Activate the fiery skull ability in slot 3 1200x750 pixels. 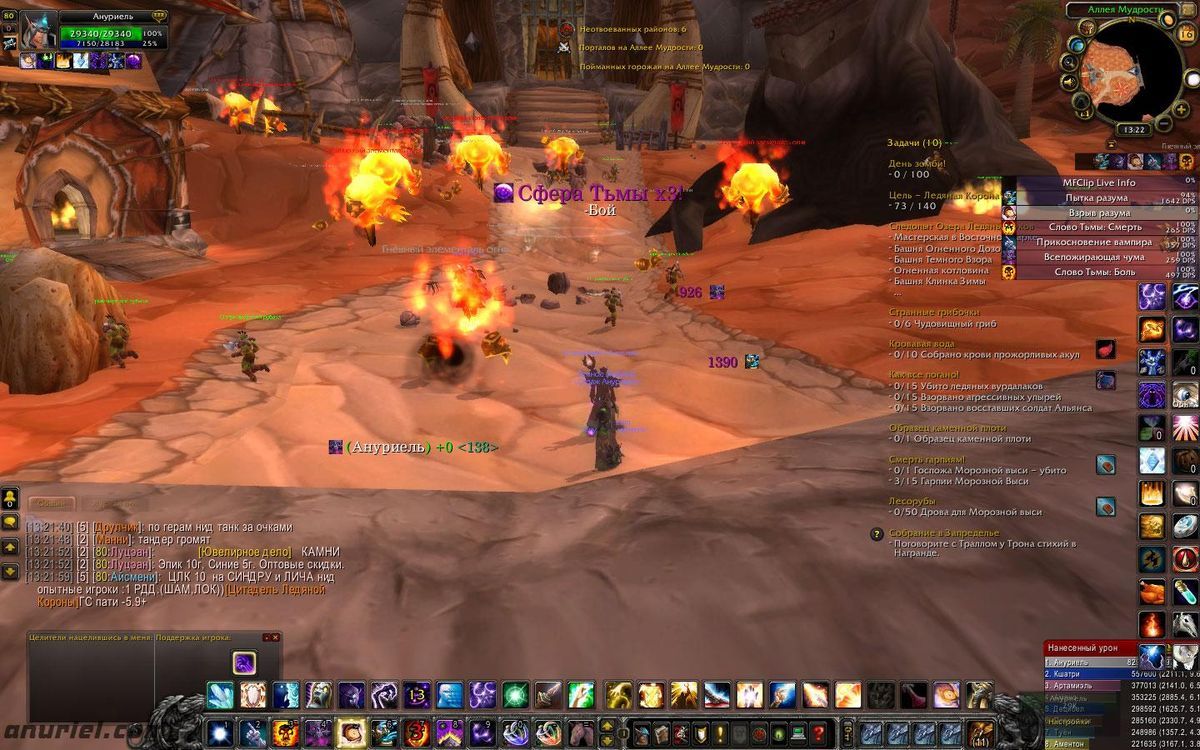coord(285,731)
